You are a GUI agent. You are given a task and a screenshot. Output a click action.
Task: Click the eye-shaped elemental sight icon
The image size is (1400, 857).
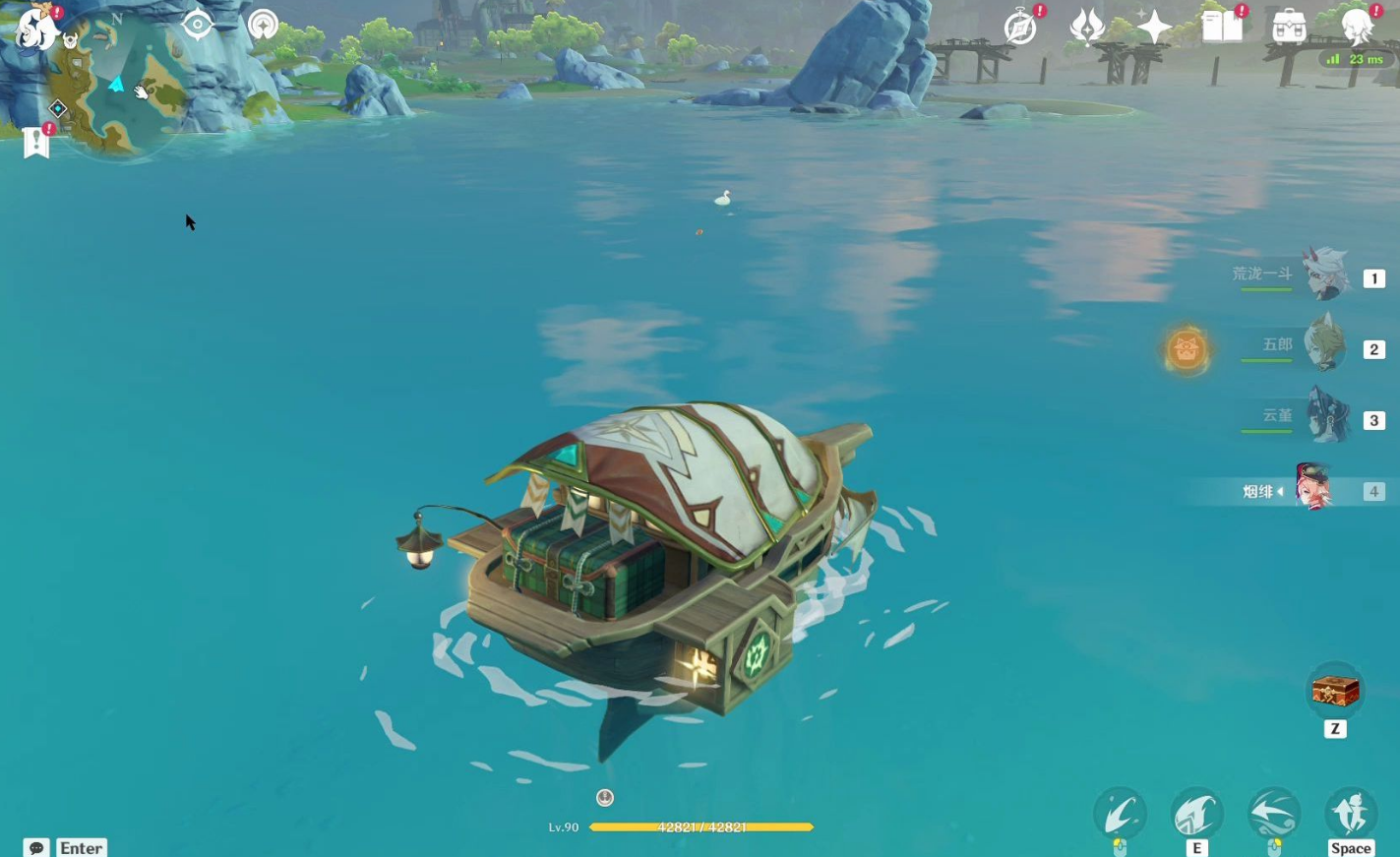198,25
